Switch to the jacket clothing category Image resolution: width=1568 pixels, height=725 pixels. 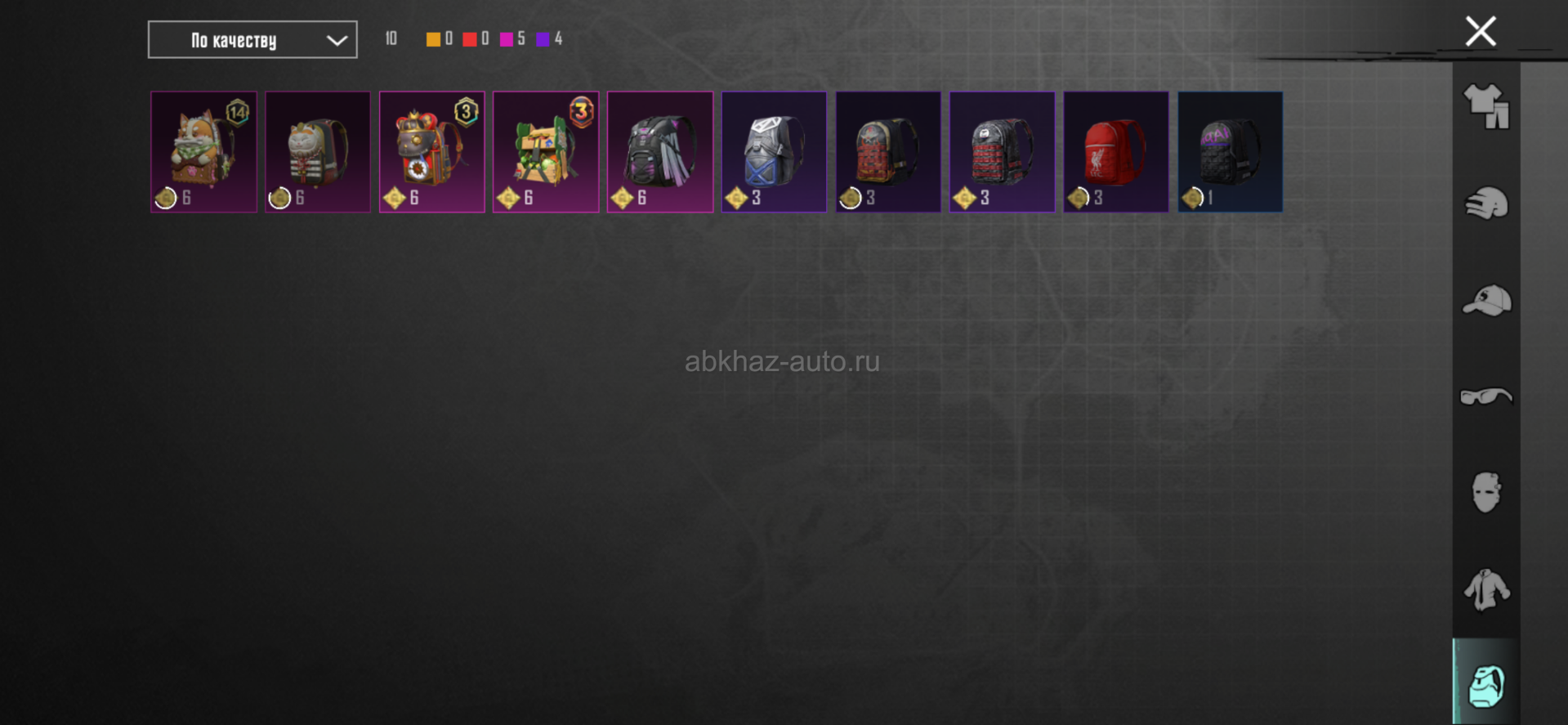1486,589
